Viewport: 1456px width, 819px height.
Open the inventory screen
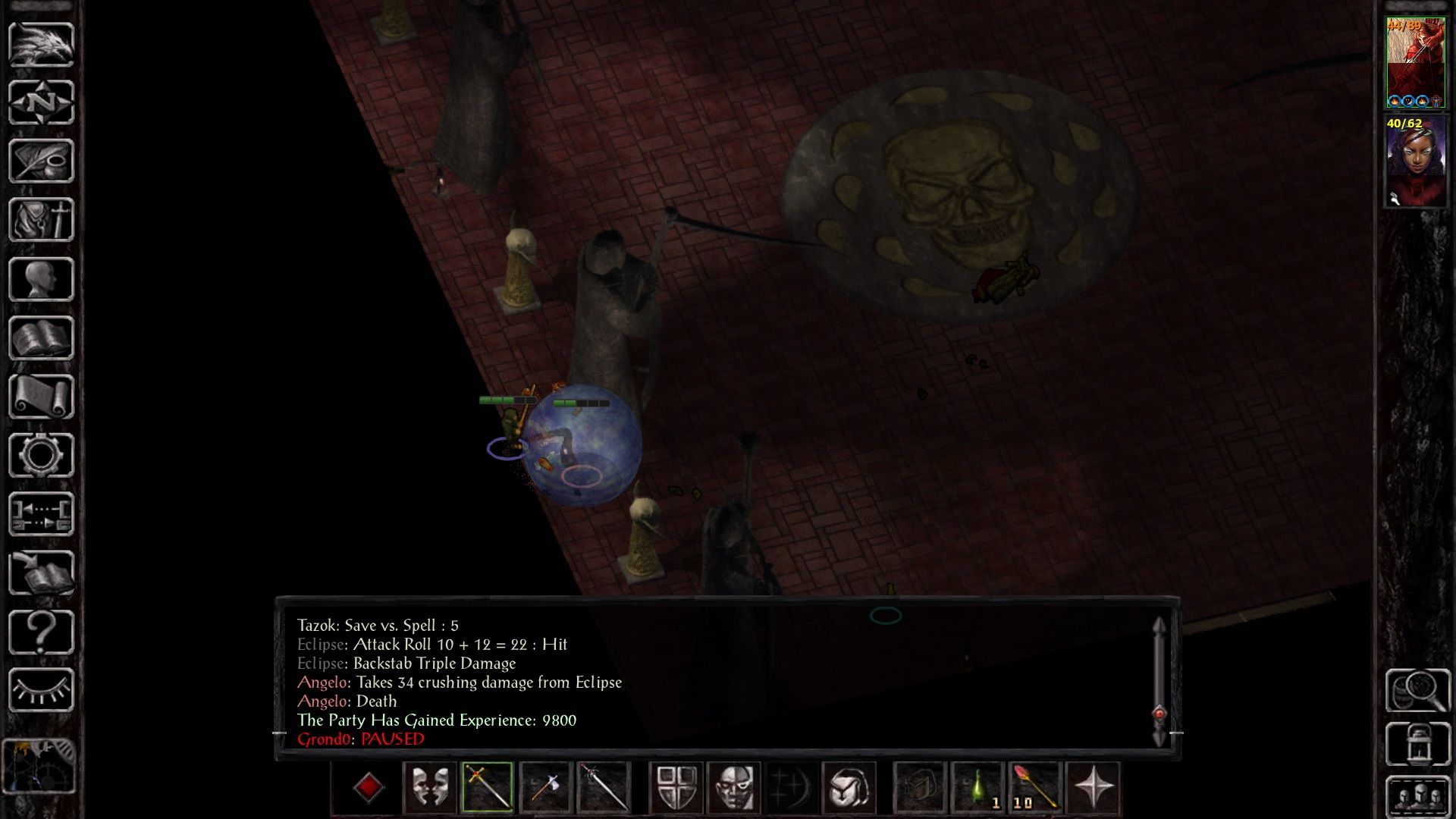tap(41, 220)
